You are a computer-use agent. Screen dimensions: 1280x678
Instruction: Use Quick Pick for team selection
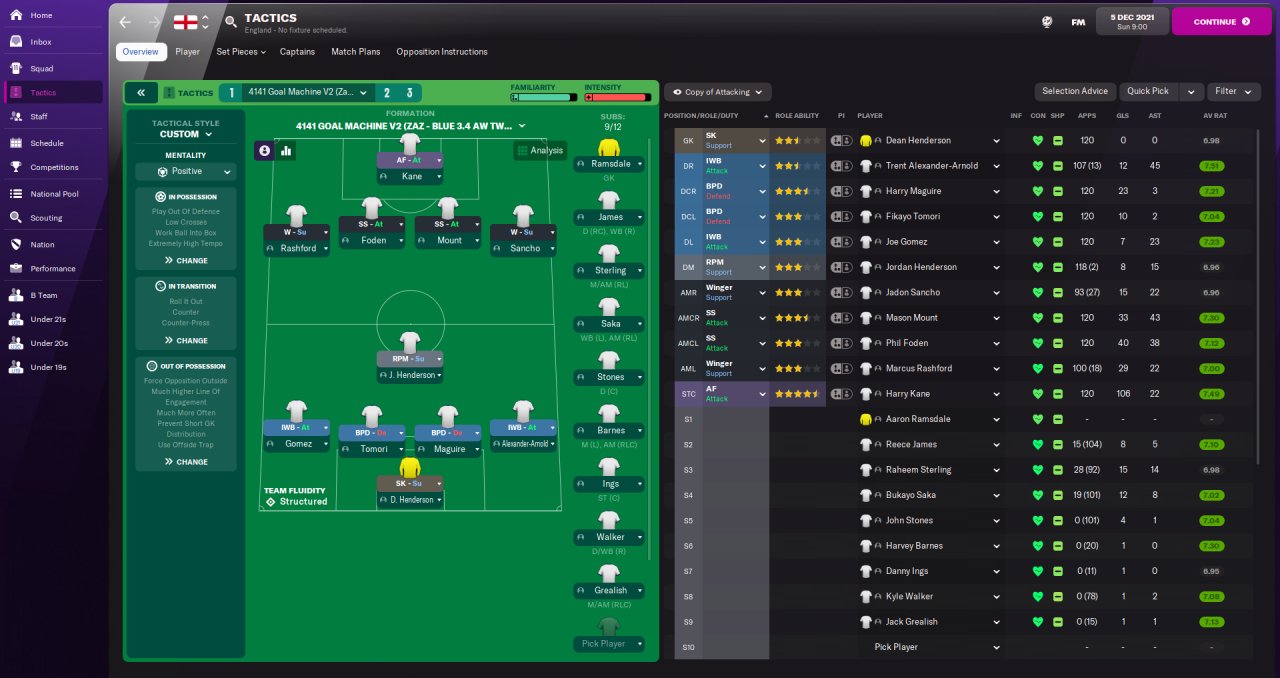(x=1147, y=91)
